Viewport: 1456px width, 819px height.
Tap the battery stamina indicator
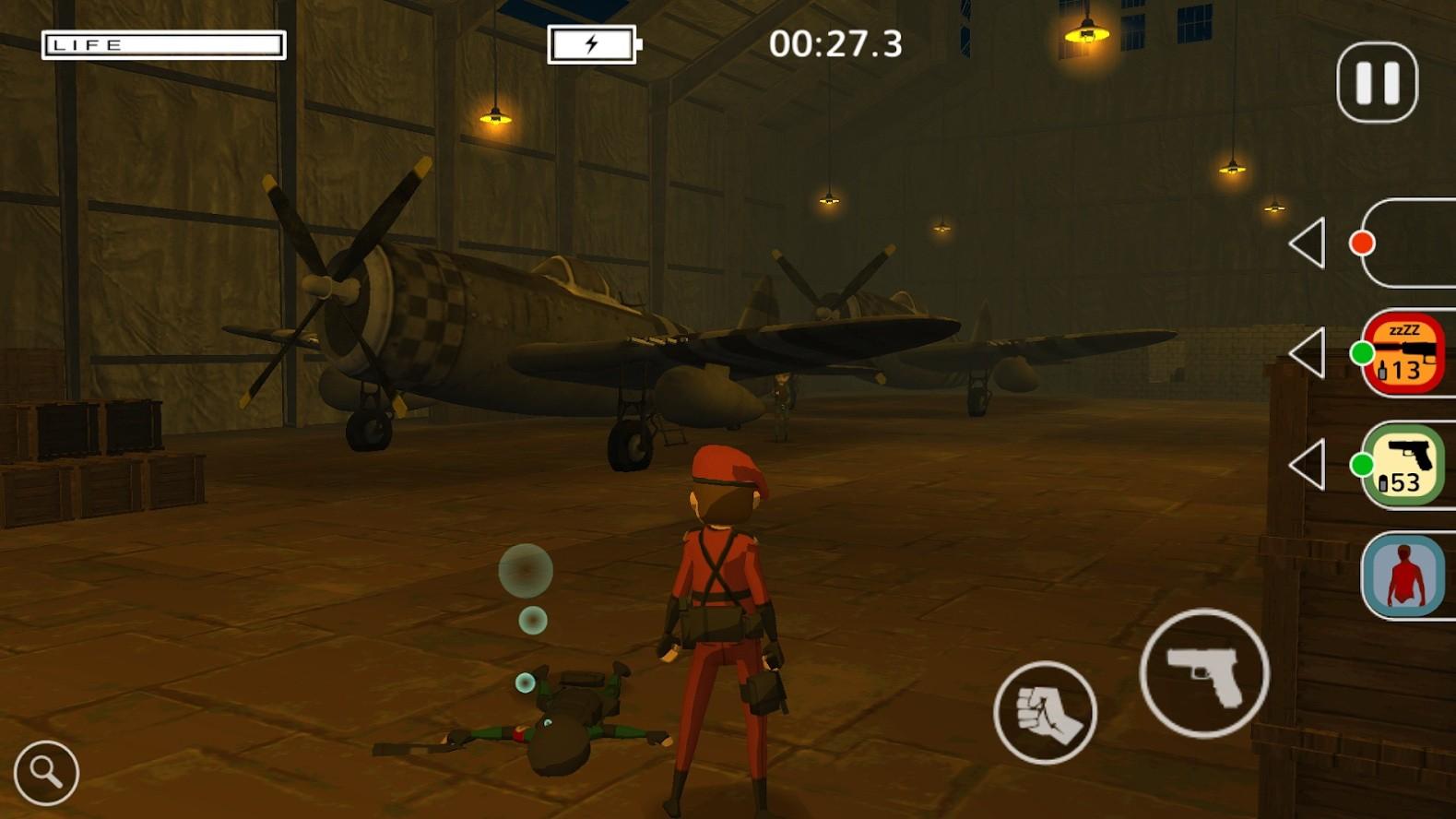point(592,44)
